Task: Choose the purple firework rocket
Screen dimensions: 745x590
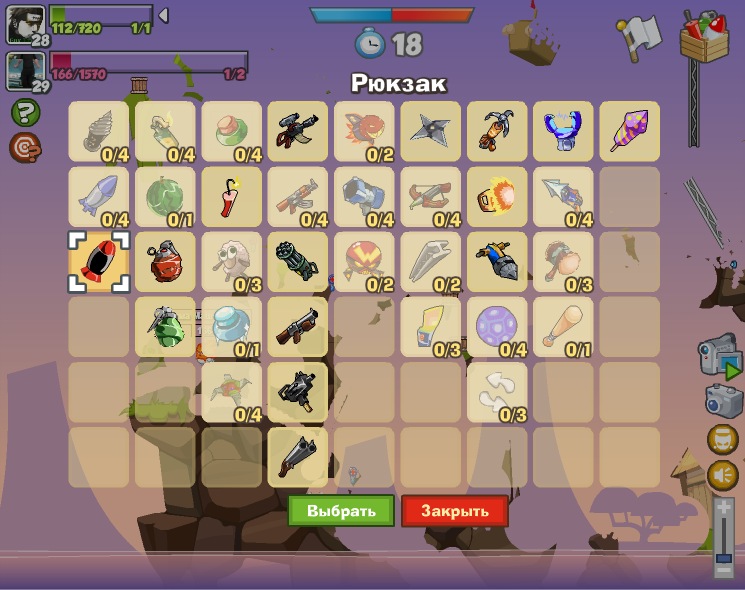Action: [x=629, y=130]
